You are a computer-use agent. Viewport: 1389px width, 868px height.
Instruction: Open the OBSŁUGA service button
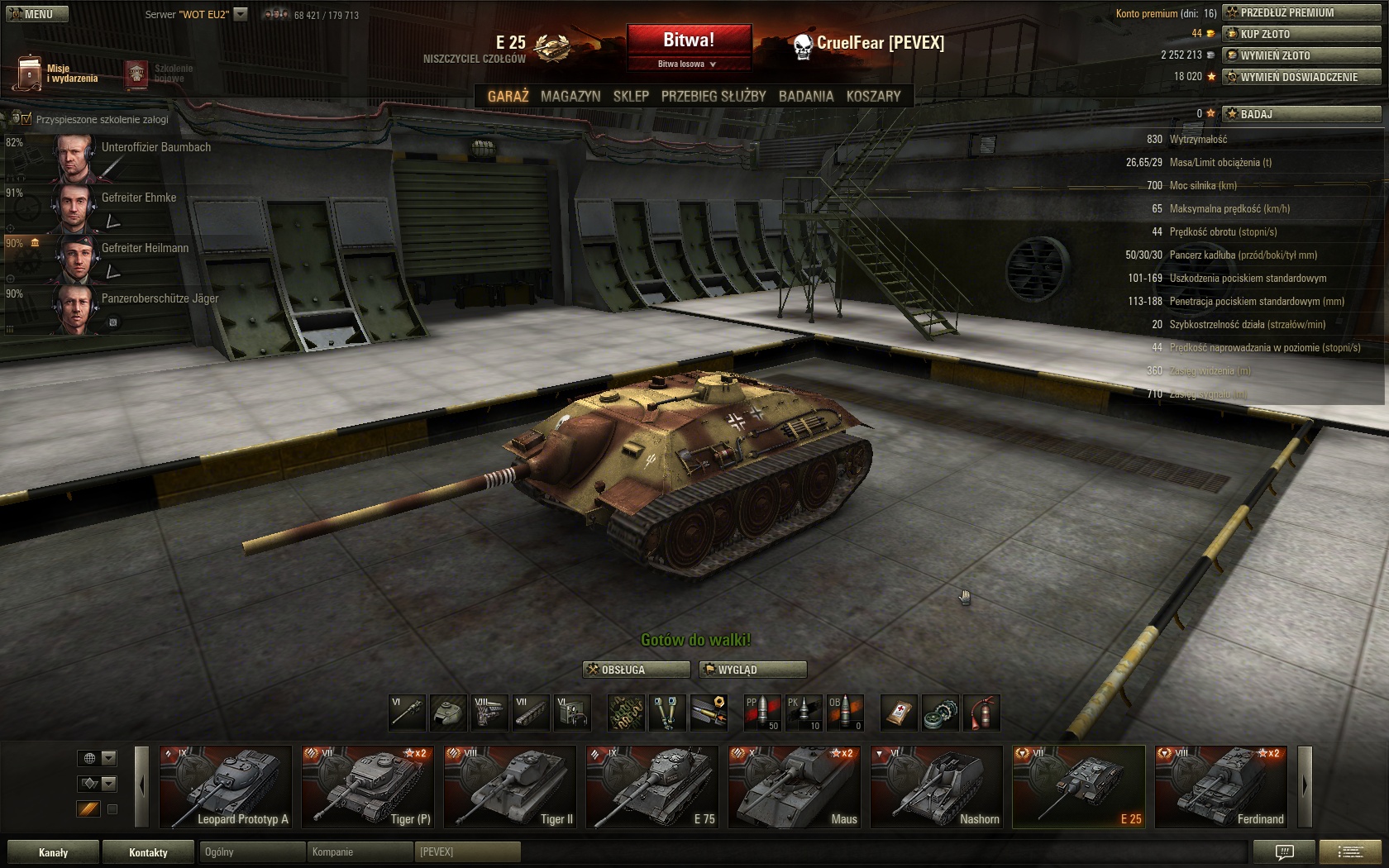coord(636,670)
